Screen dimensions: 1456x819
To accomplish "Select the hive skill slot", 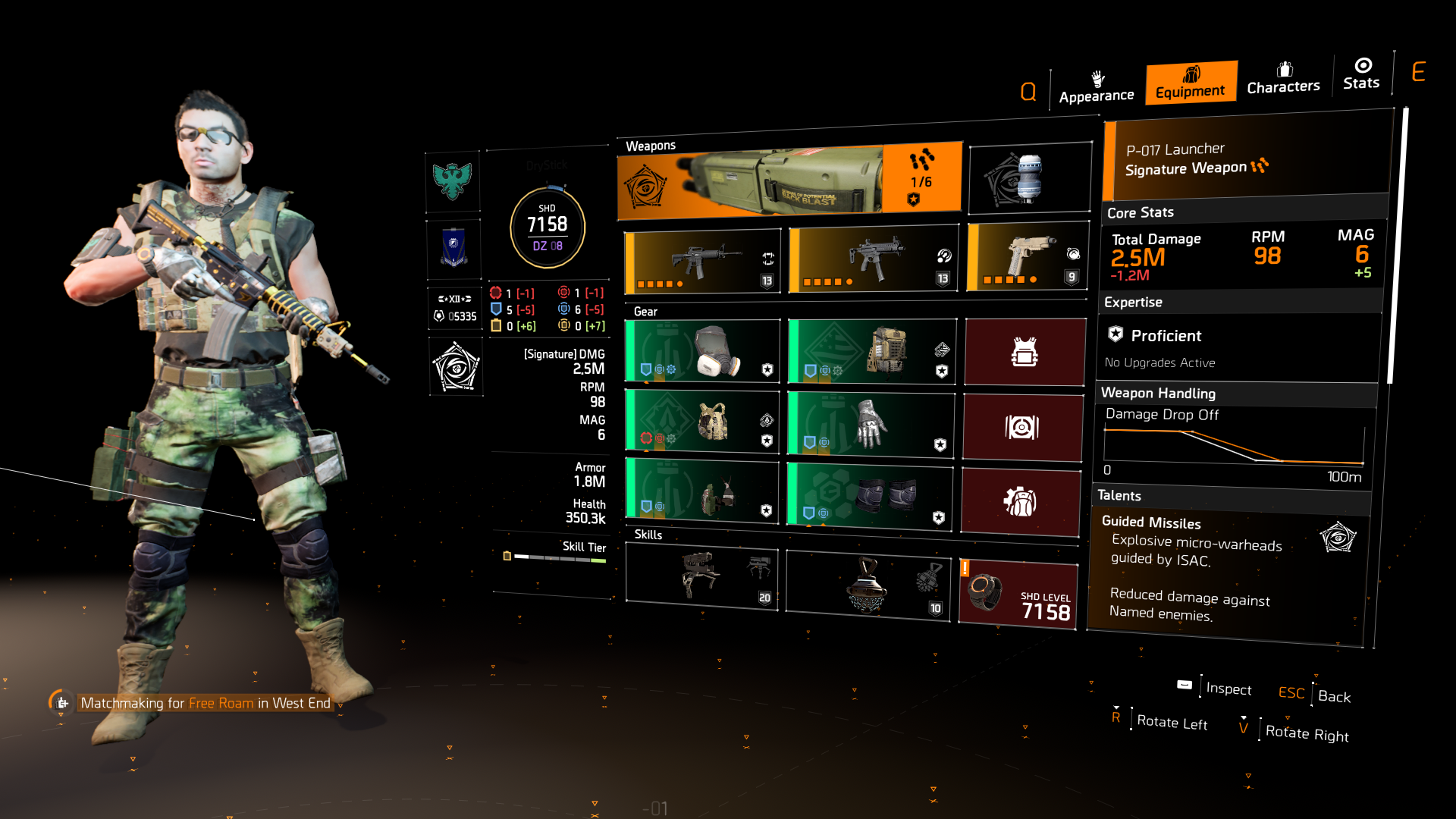I will (x=868, y=584).
